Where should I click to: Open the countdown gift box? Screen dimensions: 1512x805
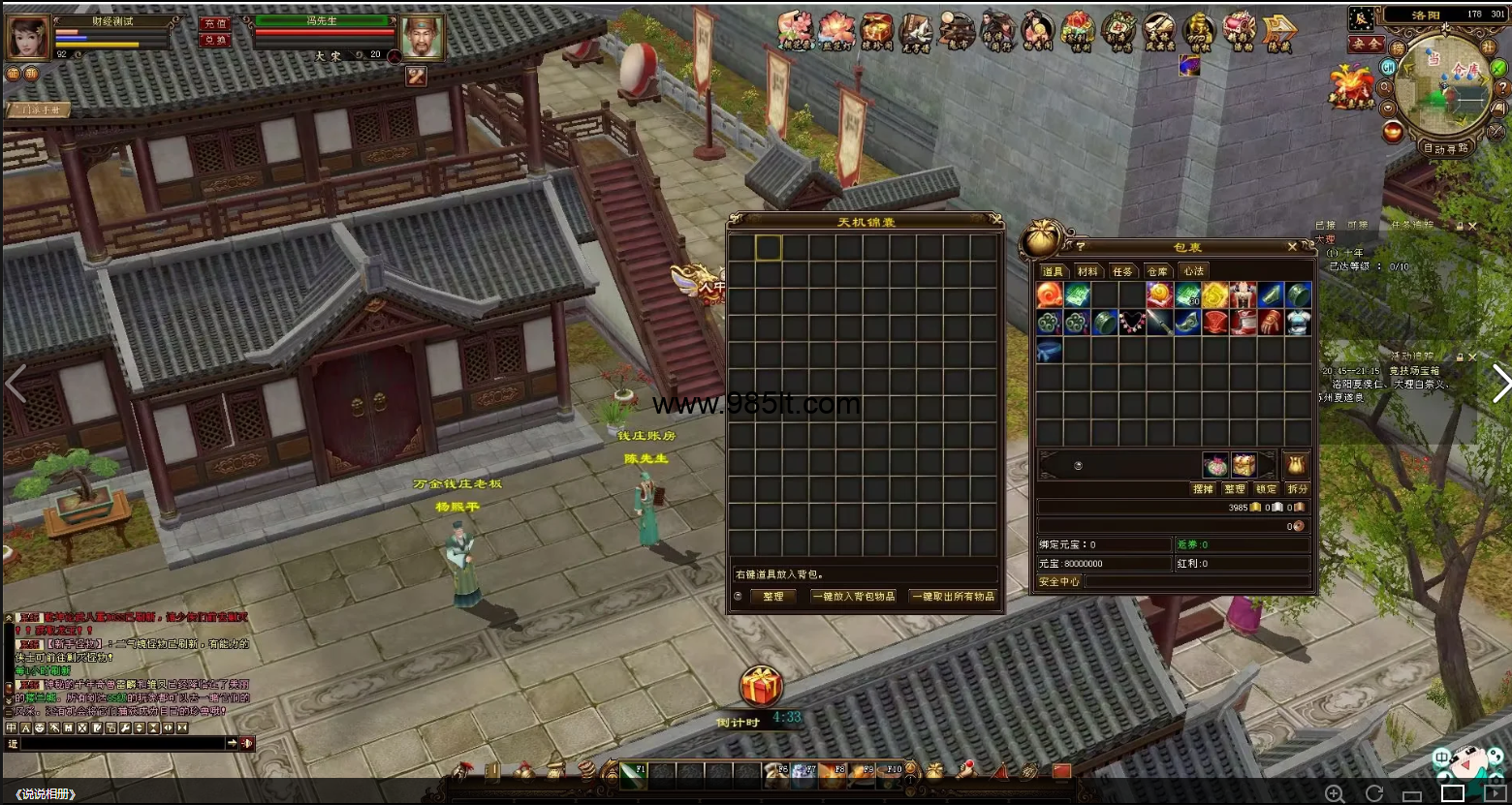coord(761,687)
